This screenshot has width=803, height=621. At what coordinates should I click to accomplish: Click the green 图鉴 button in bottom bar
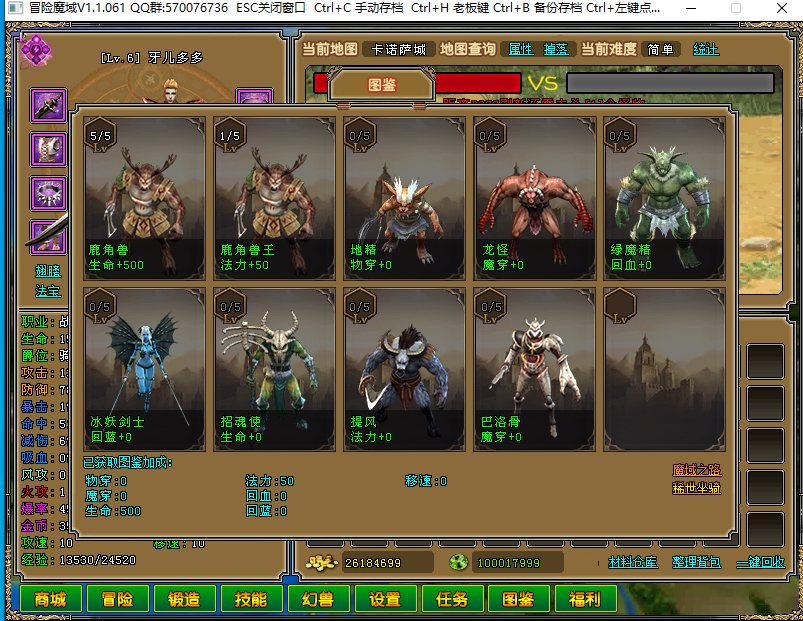[x=519, y=599]
